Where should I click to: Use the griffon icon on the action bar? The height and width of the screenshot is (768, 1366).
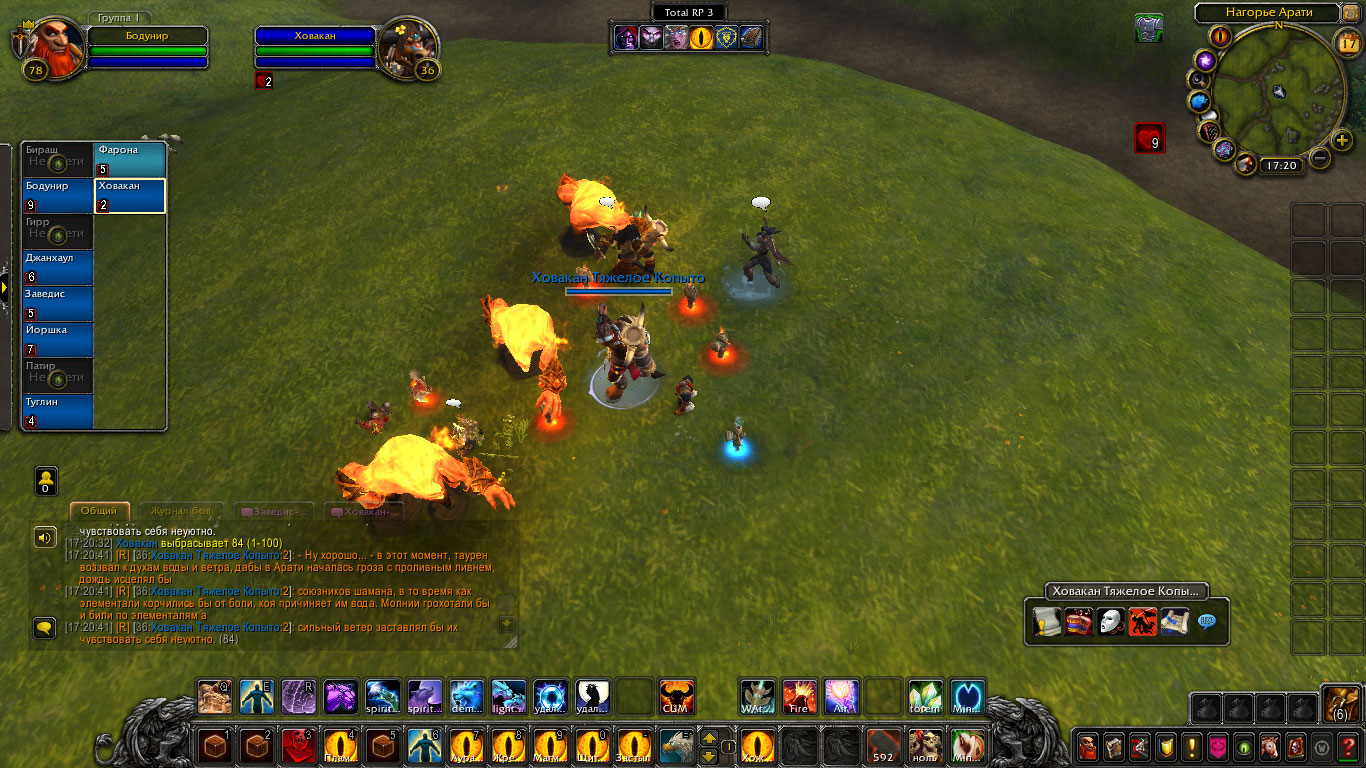pyautogui.click(x=676, y=746)
